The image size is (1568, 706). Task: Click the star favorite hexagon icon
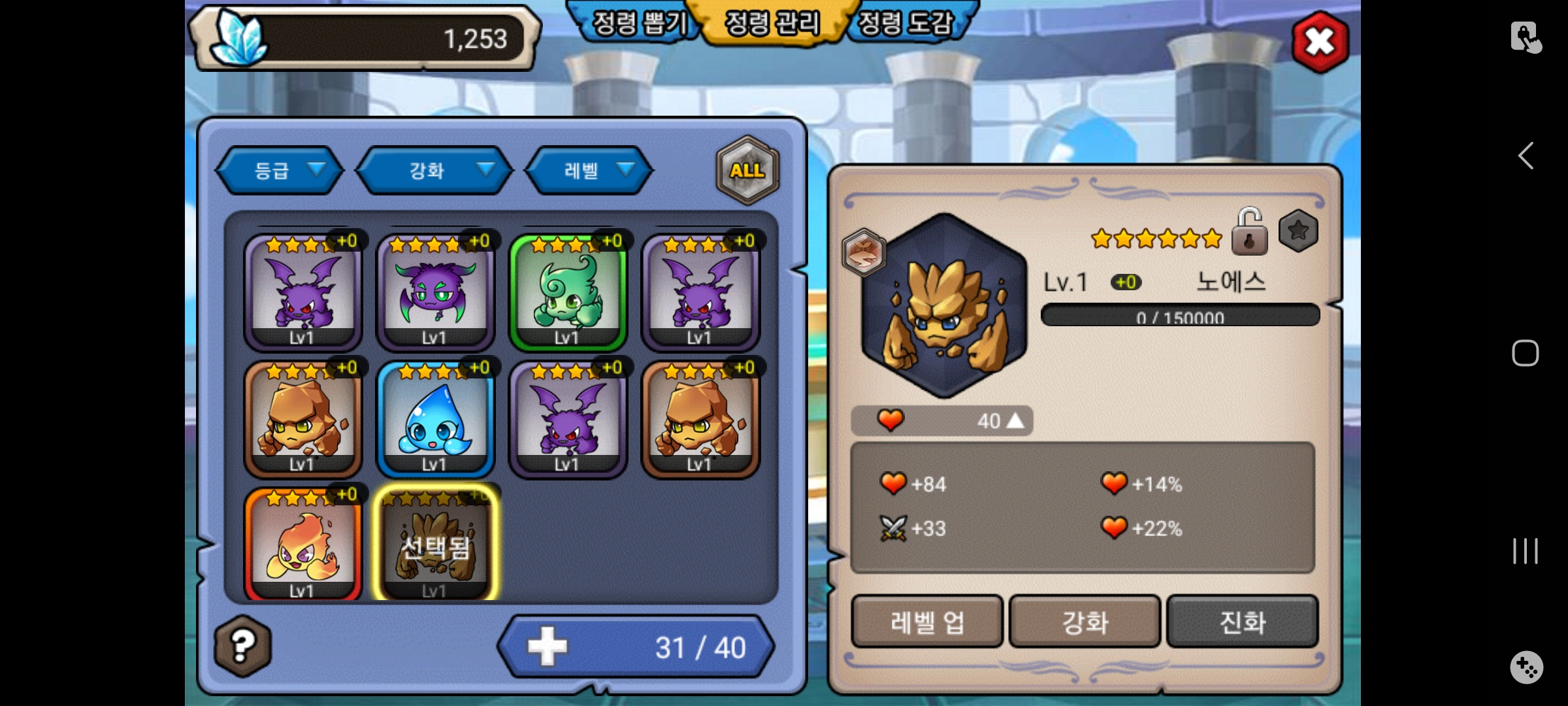click(1298, 231)
